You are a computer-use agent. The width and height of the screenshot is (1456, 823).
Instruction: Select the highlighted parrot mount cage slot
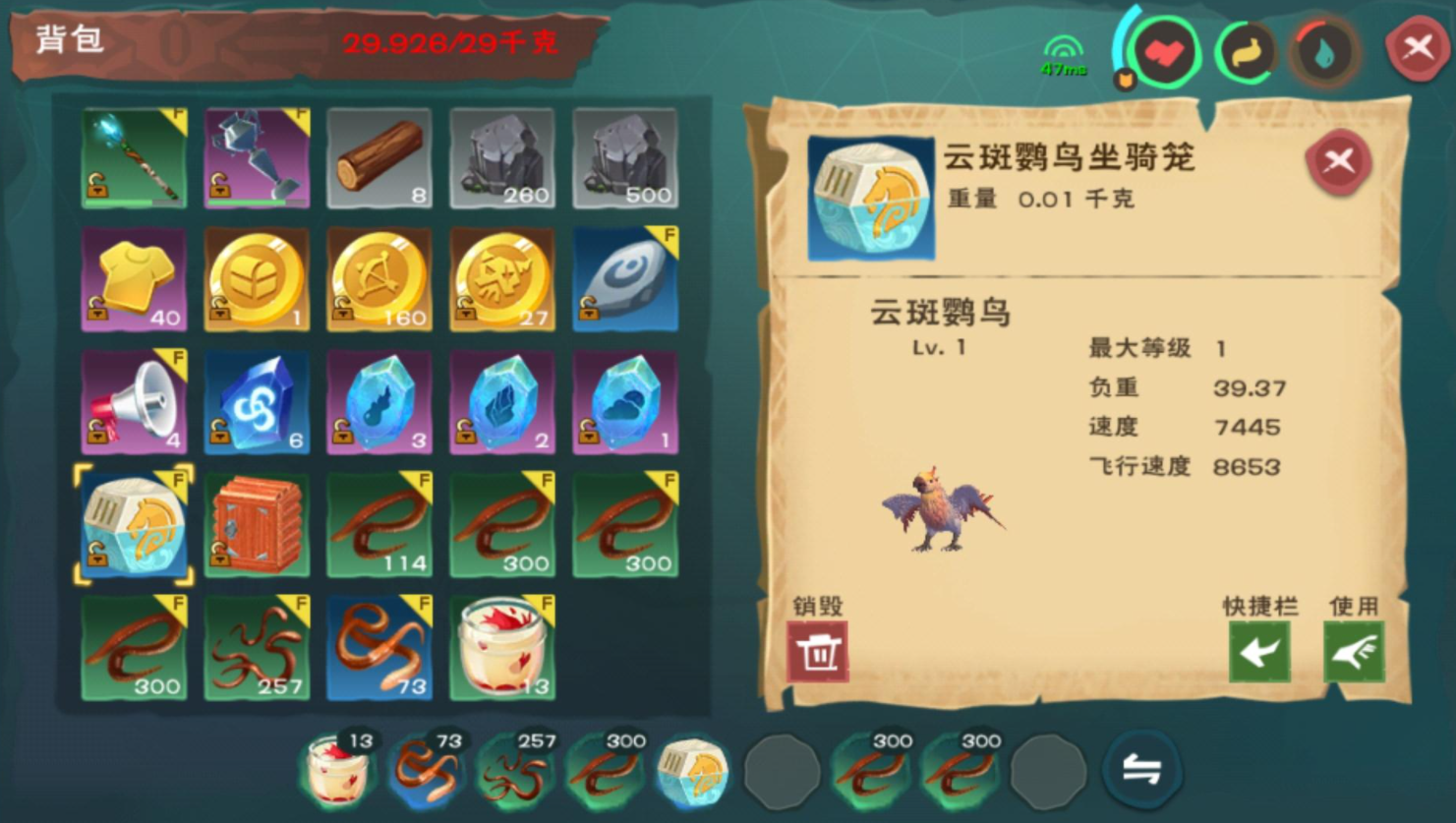(134, 526)
